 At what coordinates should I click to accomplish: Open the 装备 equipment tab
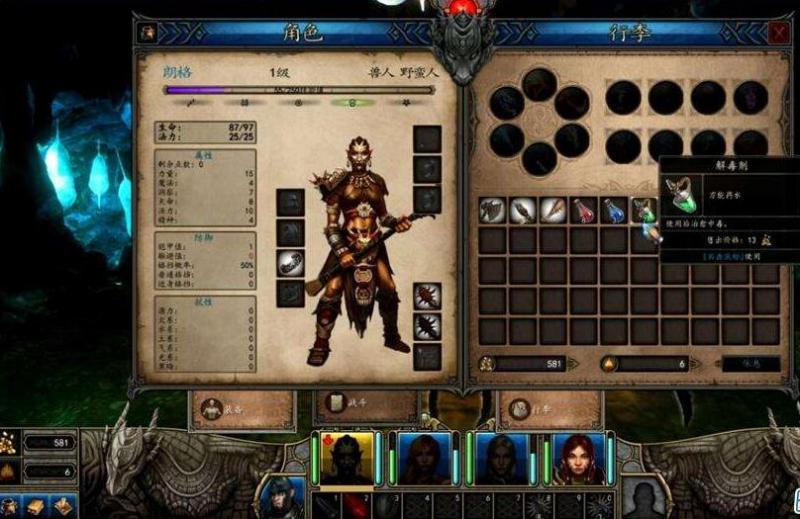tap(241, 408)
